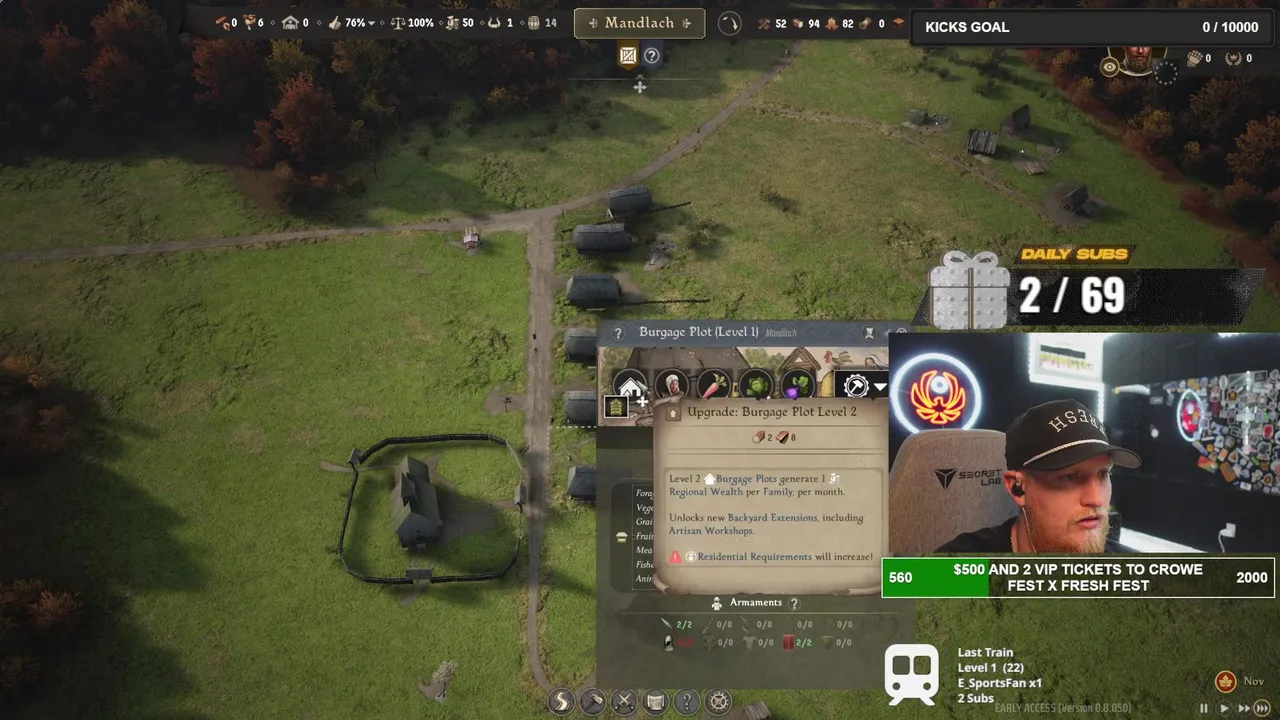Open the Mandlach region selector
The width and height of the screenshot is (1280, 720).
[639, 23]
